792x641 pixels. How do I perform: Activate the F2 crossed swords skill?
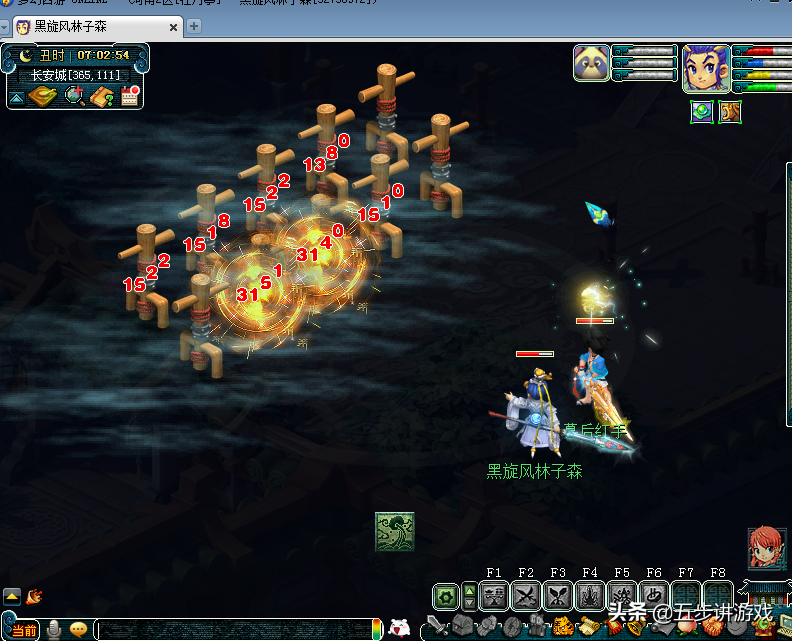pos(526,597)
